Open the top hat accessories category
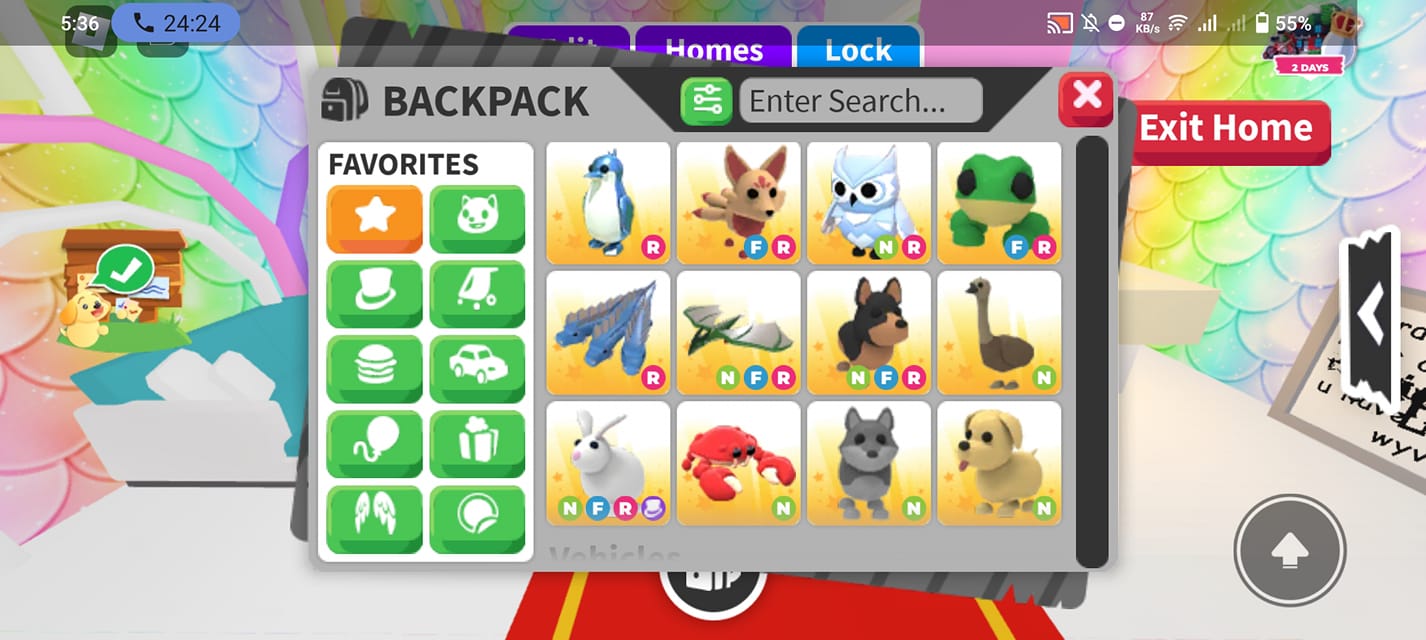The width and height of the screenshot is (1426, 640). click(374, 293)
